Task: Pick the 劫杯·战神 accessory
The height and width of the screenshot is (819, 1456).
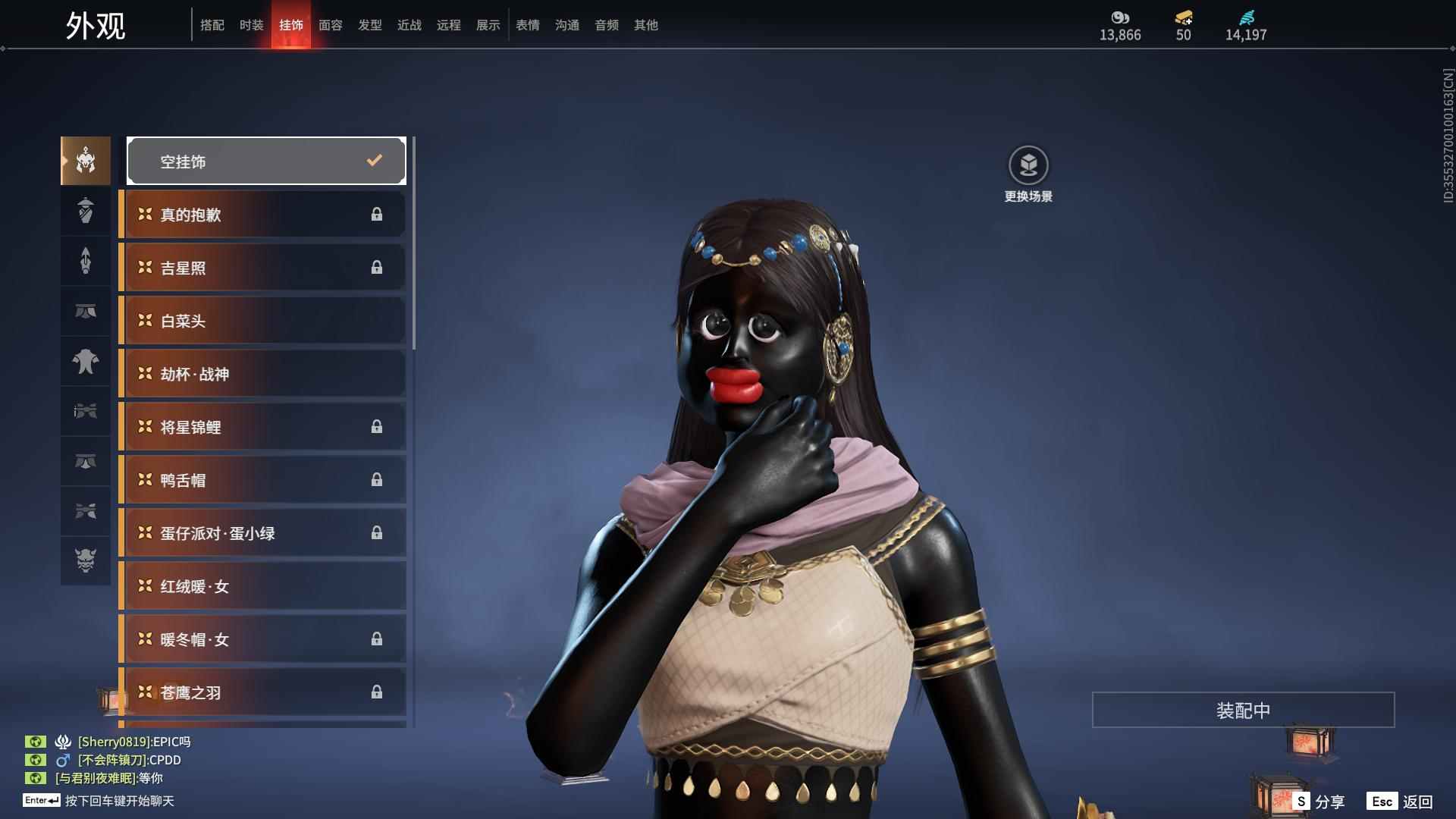Action: click(262, 374)
